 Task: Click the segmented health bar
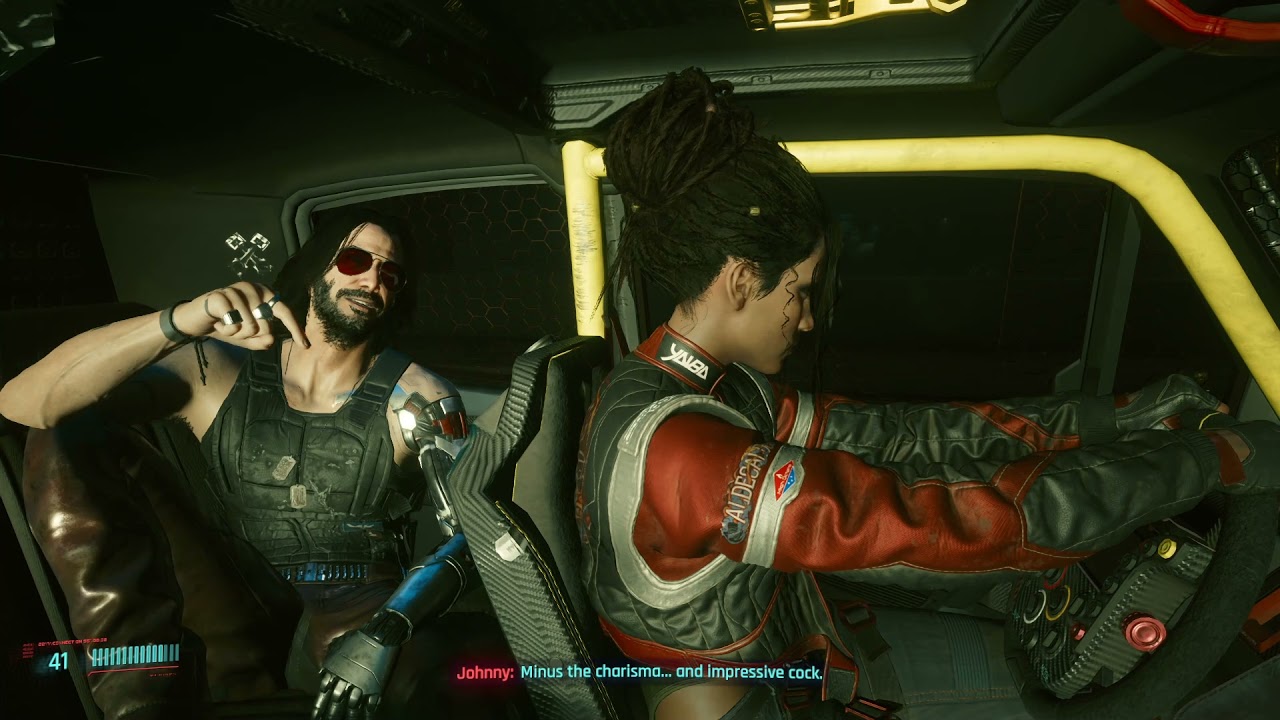click(135, 655)
